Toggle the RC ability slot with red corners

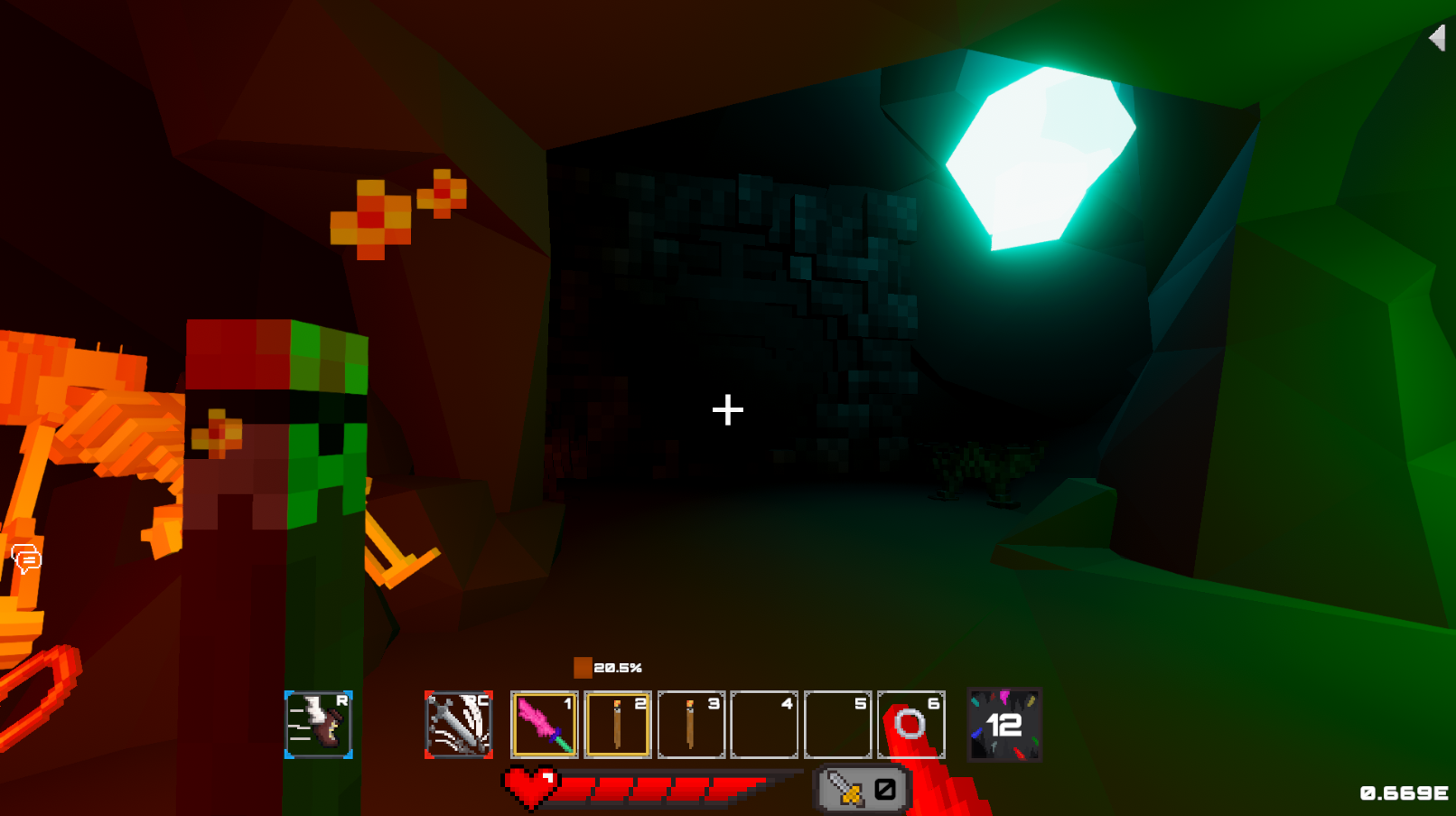(457, 722)
